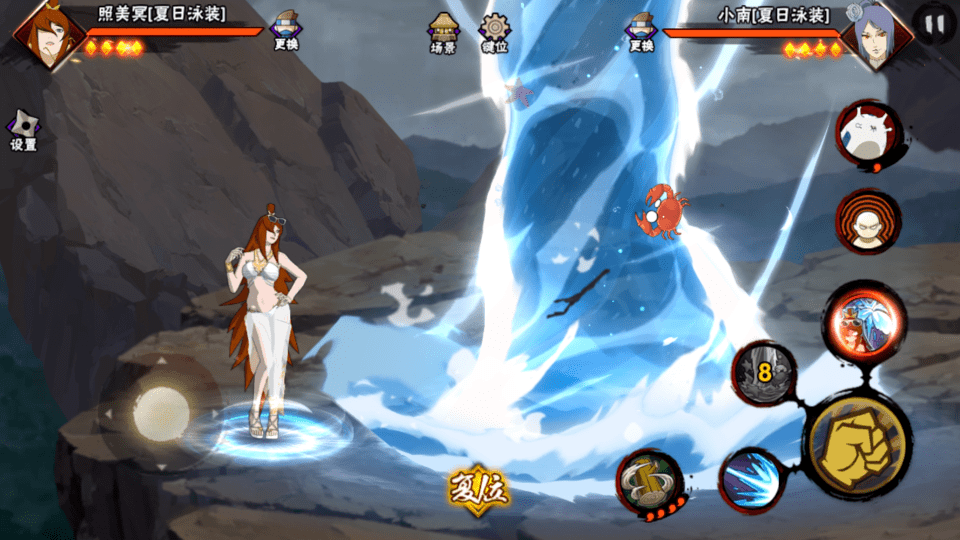
Task: Tap 照美冥's portrait in the corner
Action: pos(45,33)
